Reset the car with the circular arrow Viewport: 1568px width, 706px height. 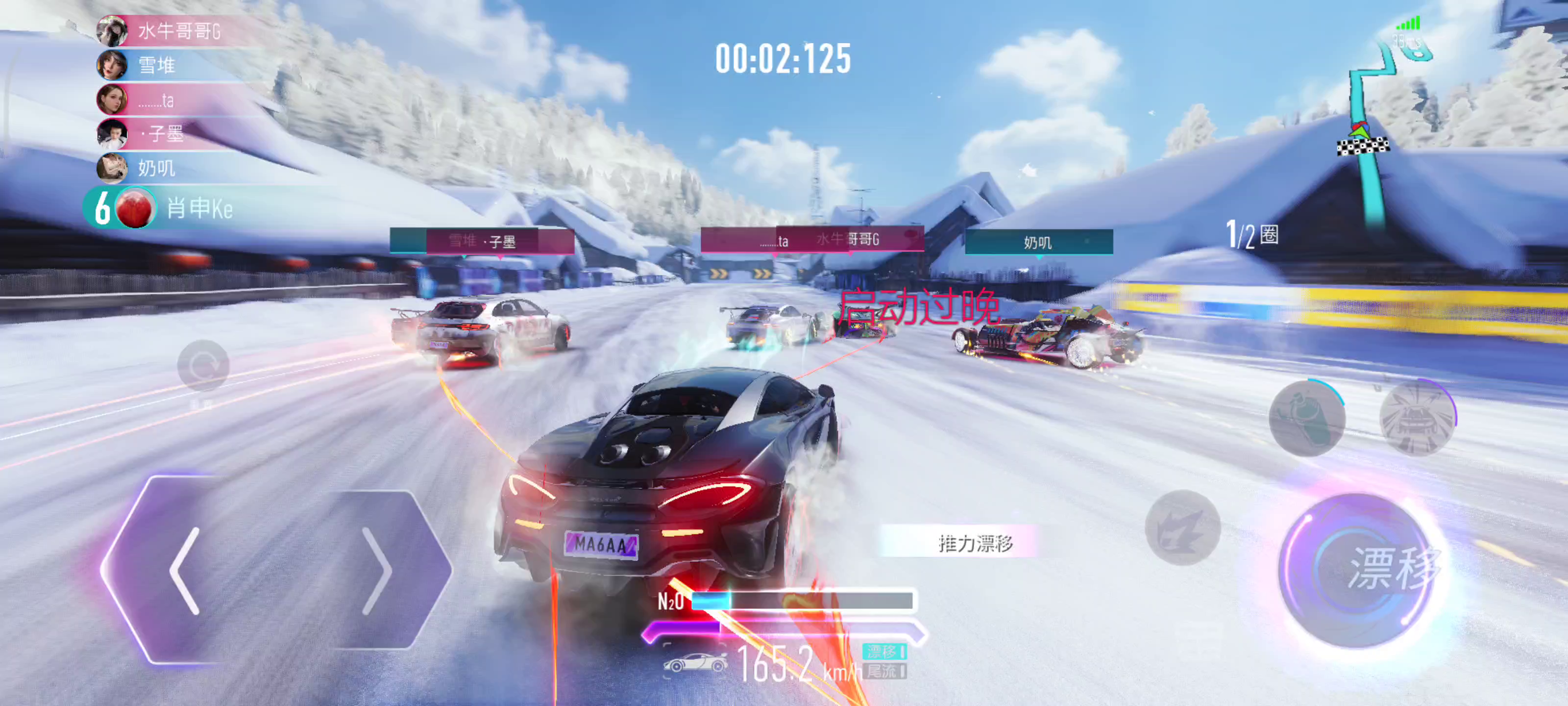(203, 365)
